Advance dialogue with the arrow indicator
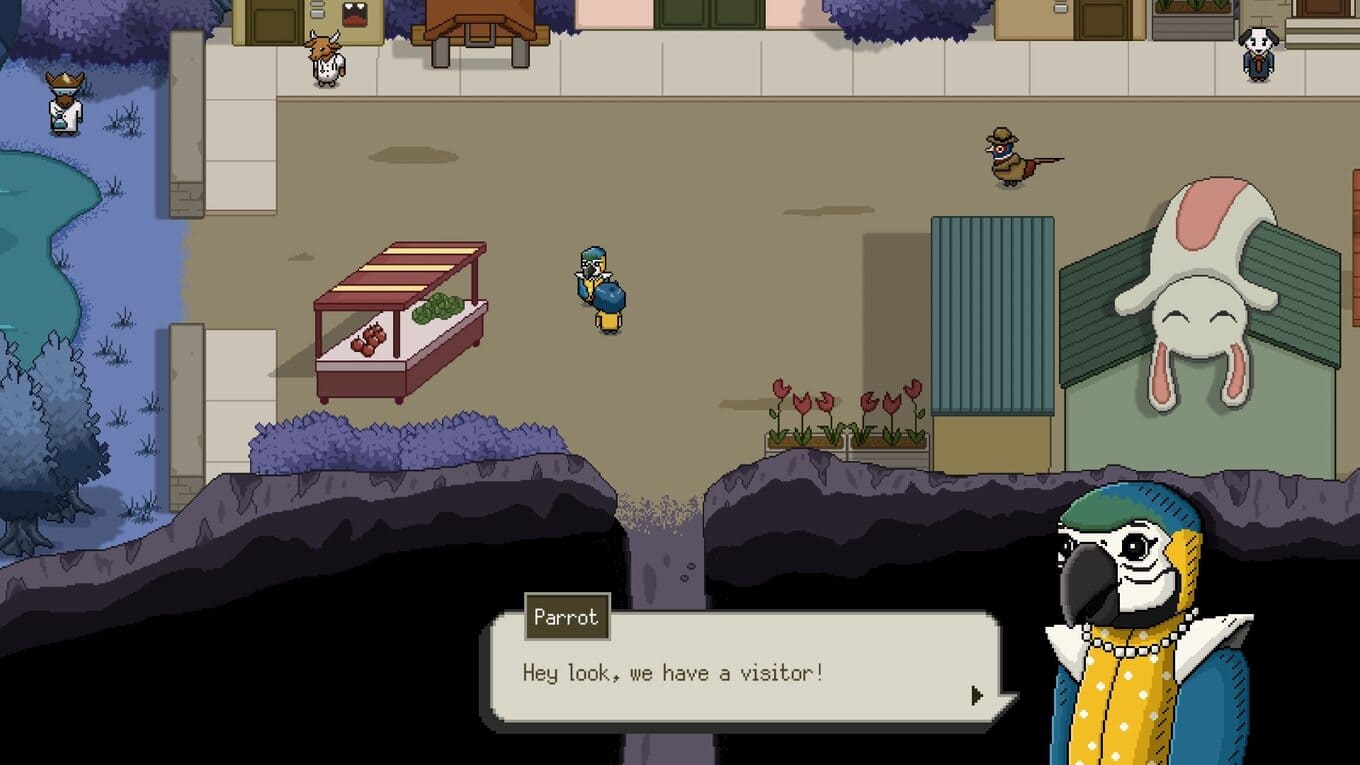This screenshot has height=765, width=1360. click(977, 695)
